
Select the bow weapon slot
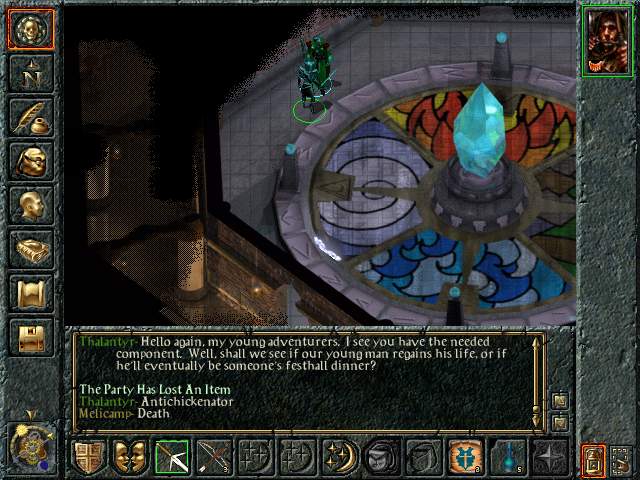(x=172, y=458)
